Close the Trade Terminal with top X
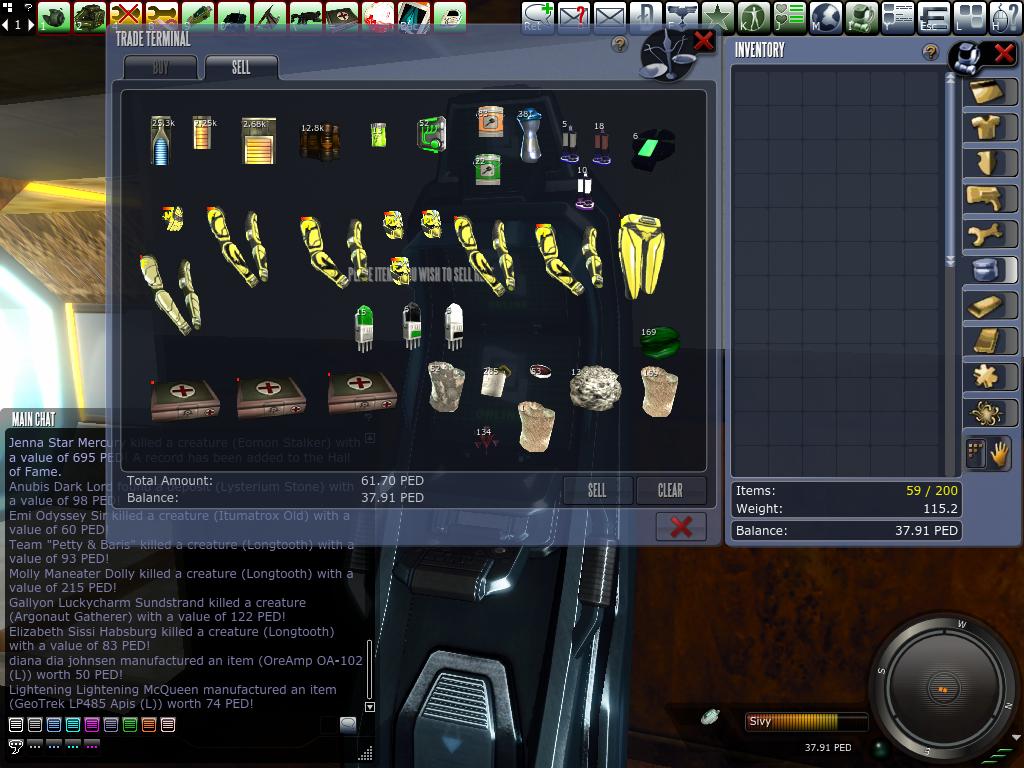The image size is (1024, 768). coord(703,41)
